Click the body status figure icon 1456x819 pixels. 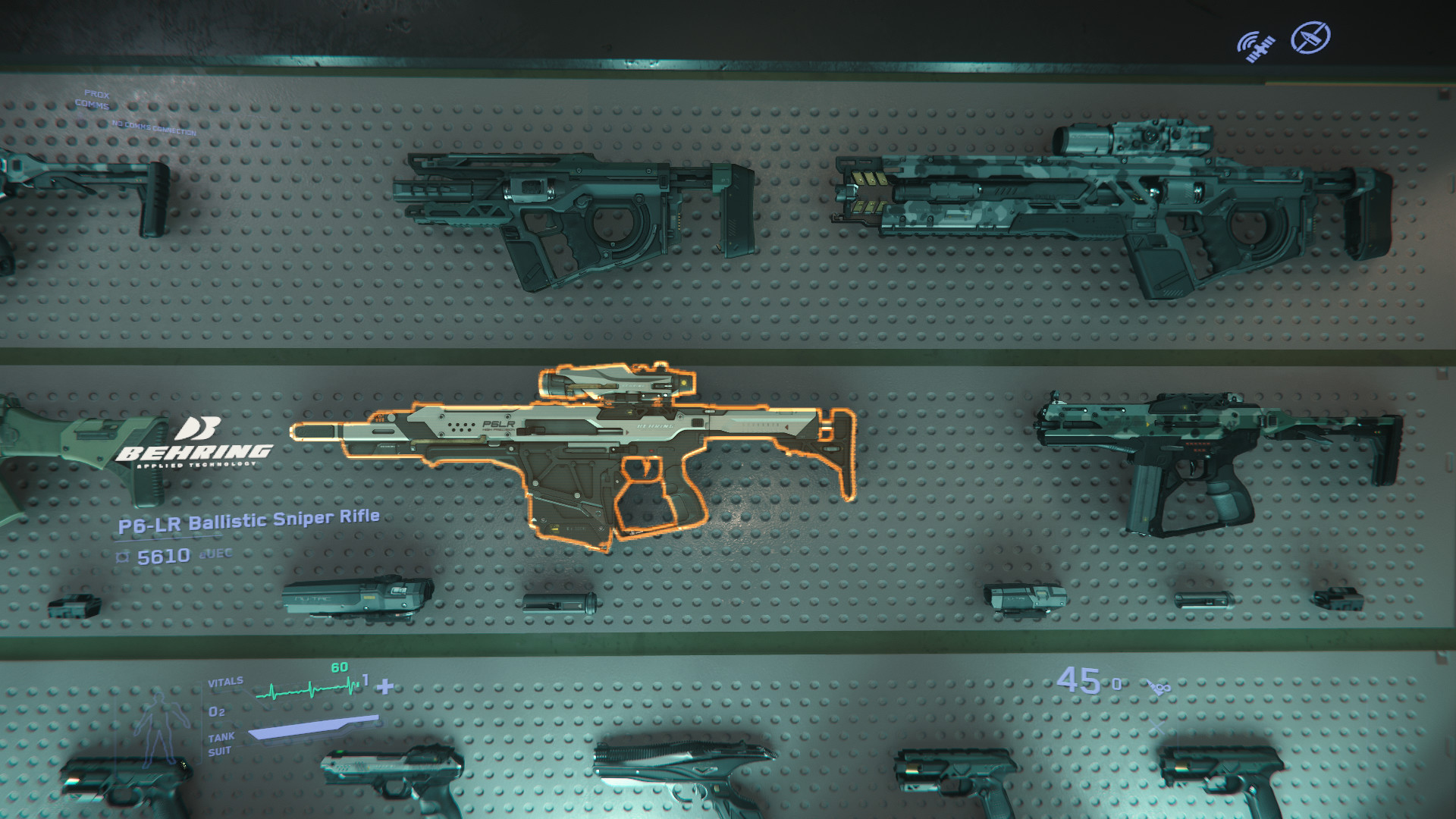coord(157,728)
